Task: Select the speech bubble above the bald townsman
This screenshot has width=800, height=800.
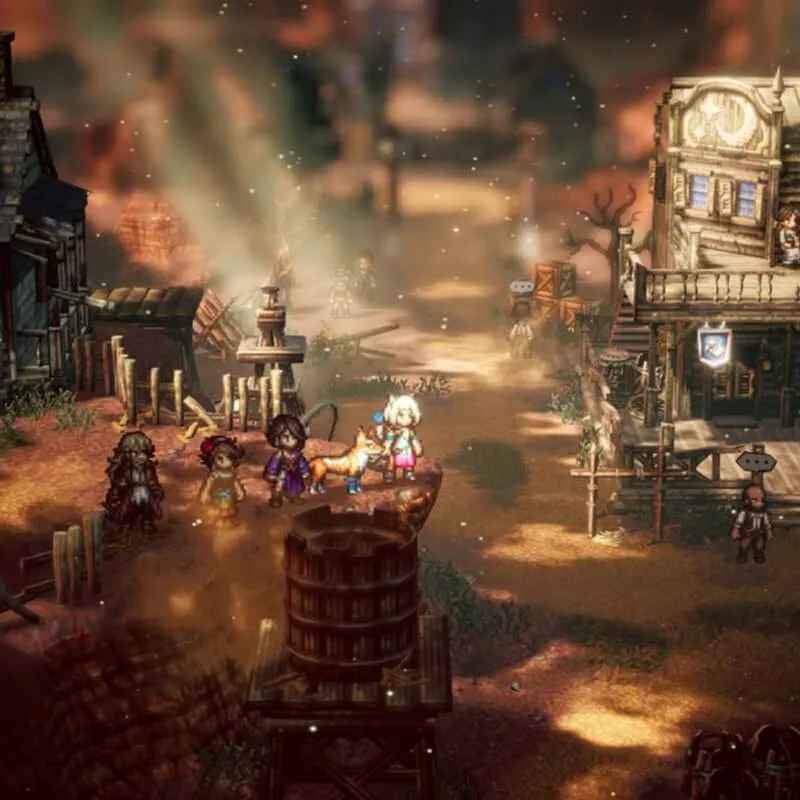Action: (755, 462)
